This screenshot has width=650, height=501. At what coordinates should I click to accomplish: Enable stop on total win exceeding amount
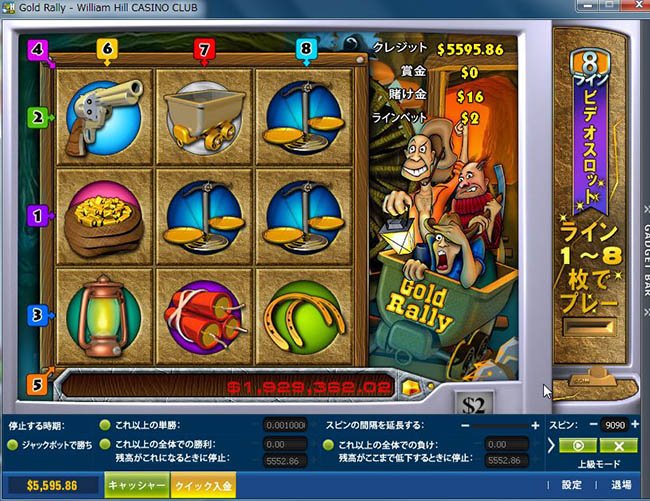click(x=105, y=444)
